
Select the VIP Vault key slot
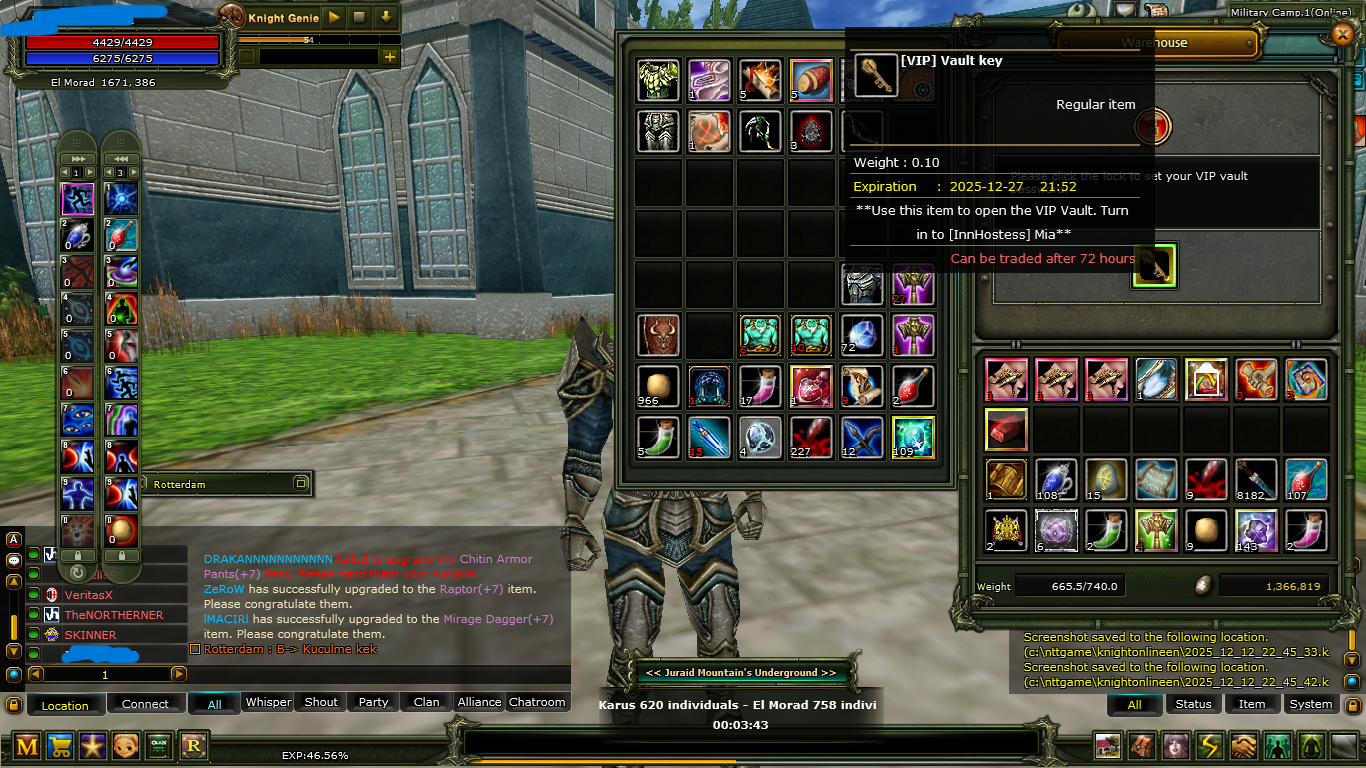point(1153,265)
